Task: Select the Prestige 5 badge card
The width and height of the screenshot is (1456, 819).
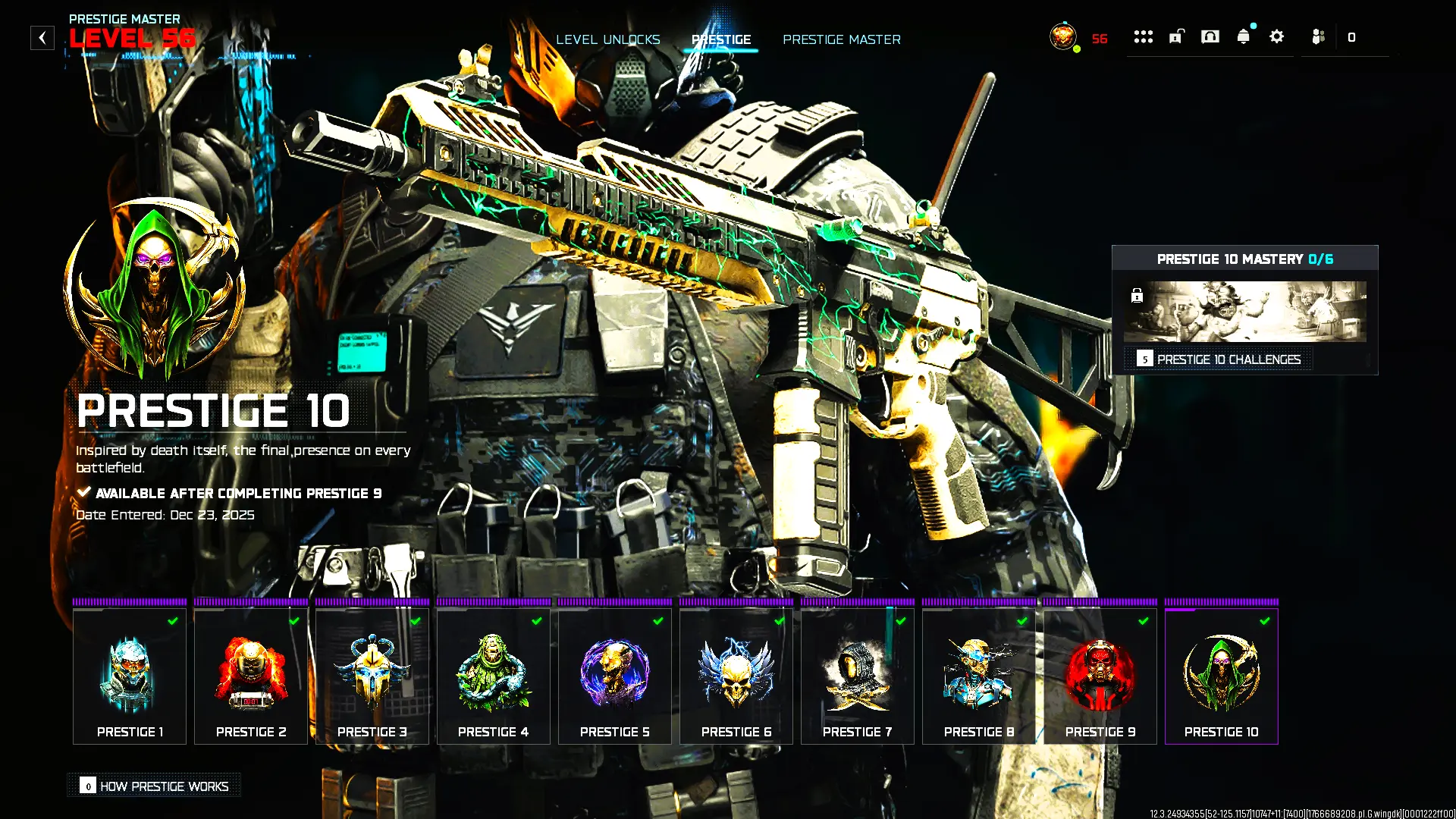Action: coord(614,675)
